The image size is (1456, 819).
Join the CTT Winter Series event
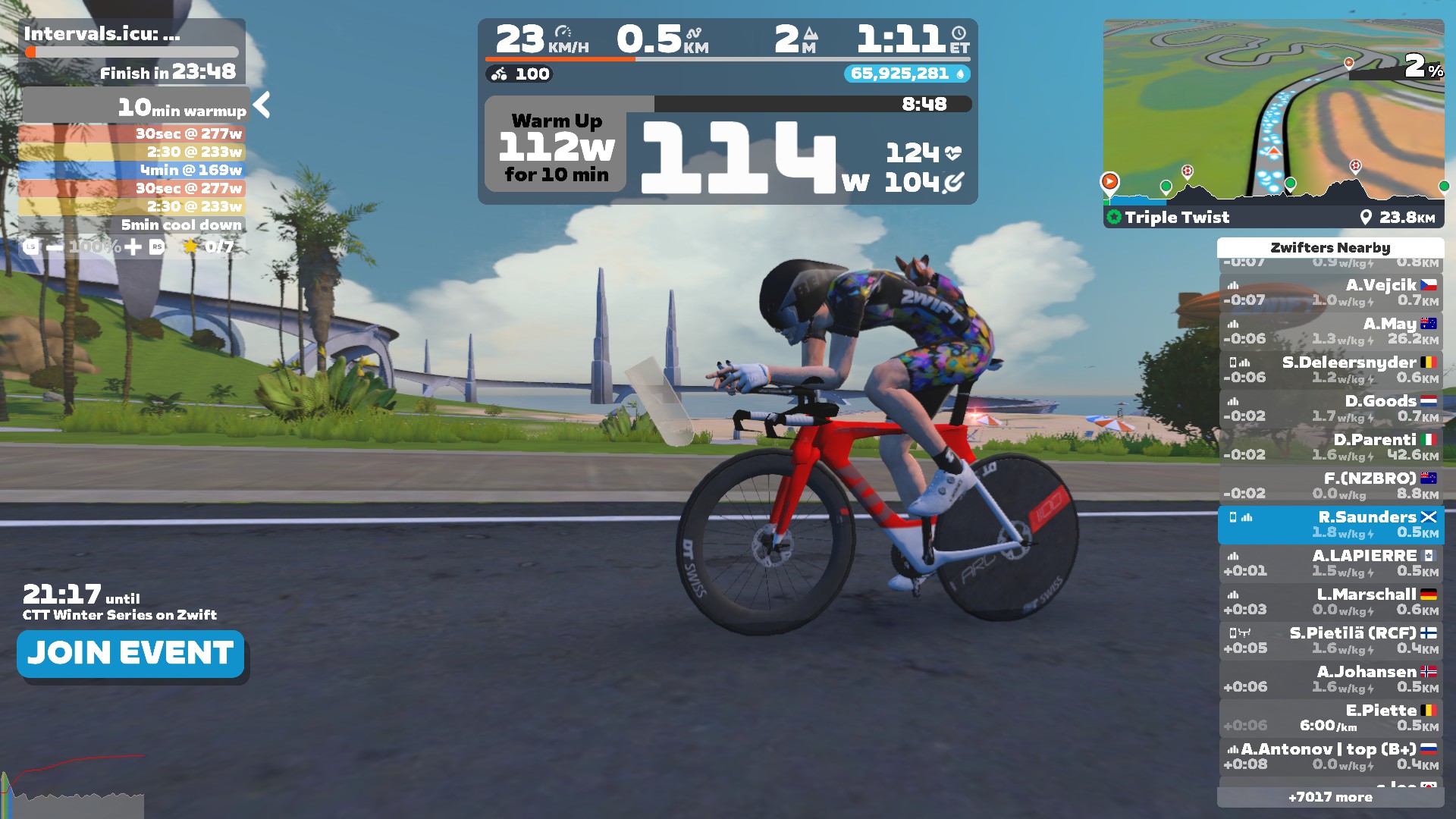(130, 654)
